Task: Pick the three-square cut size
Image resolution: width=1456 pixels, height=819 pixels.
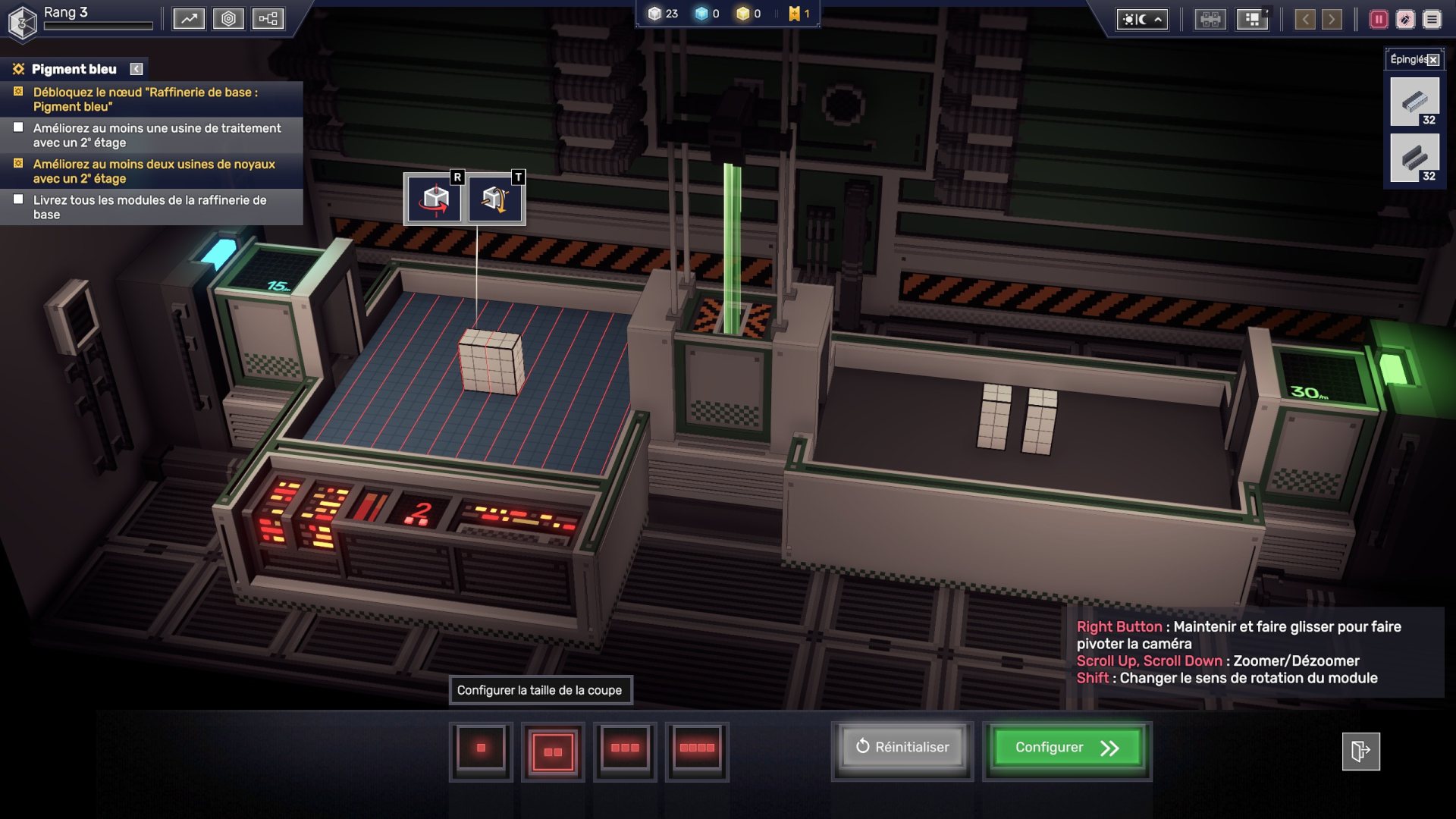Action: 625,749
